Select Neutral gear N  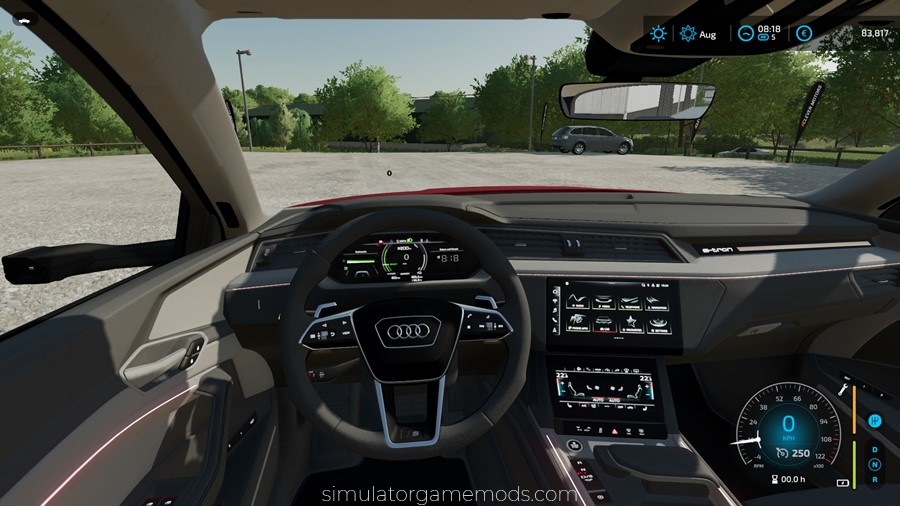(x=875, y=464)
